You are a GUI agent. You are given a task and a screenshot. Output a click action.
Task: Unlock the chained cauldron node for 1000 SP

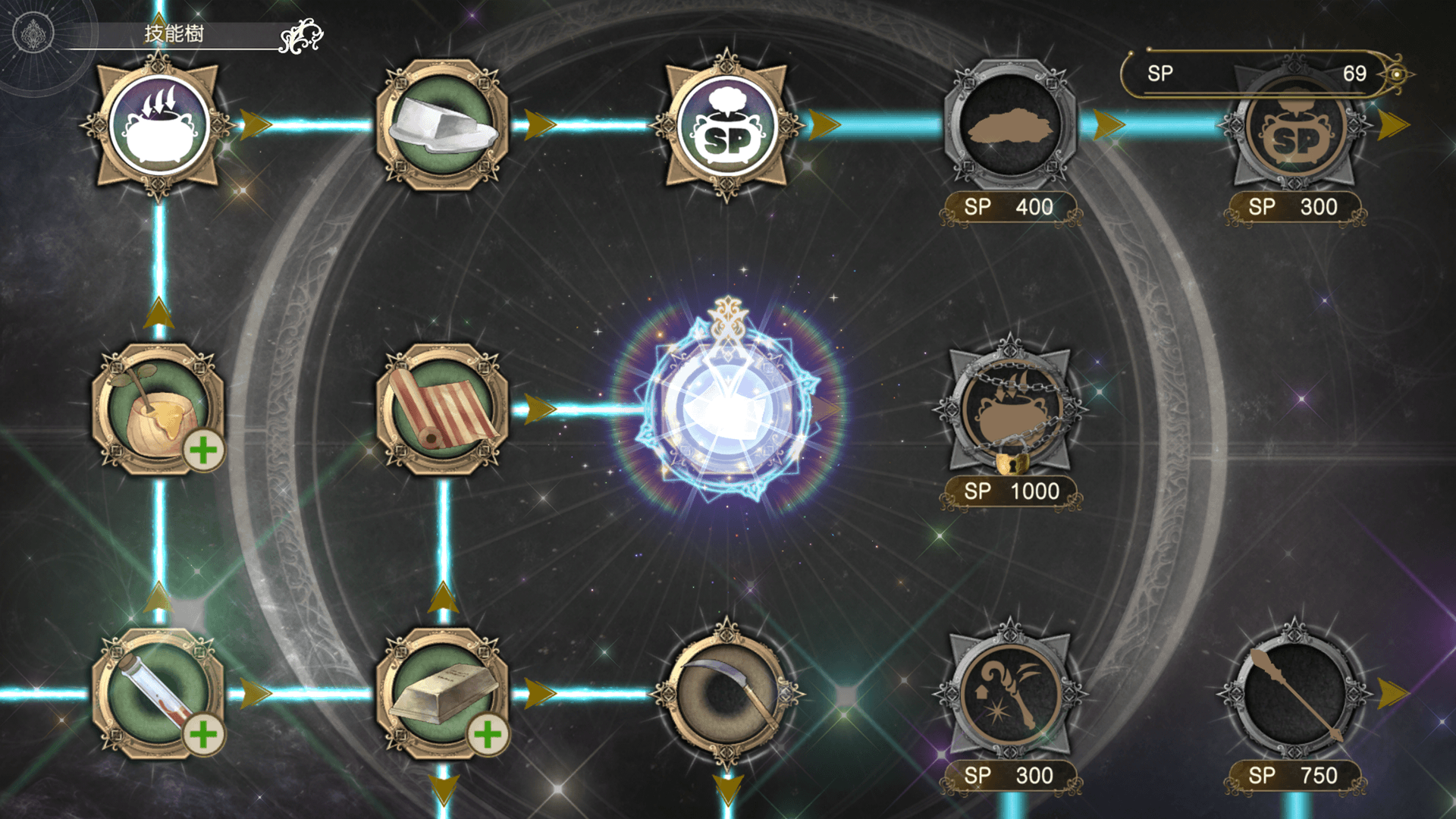[1010, 409]
